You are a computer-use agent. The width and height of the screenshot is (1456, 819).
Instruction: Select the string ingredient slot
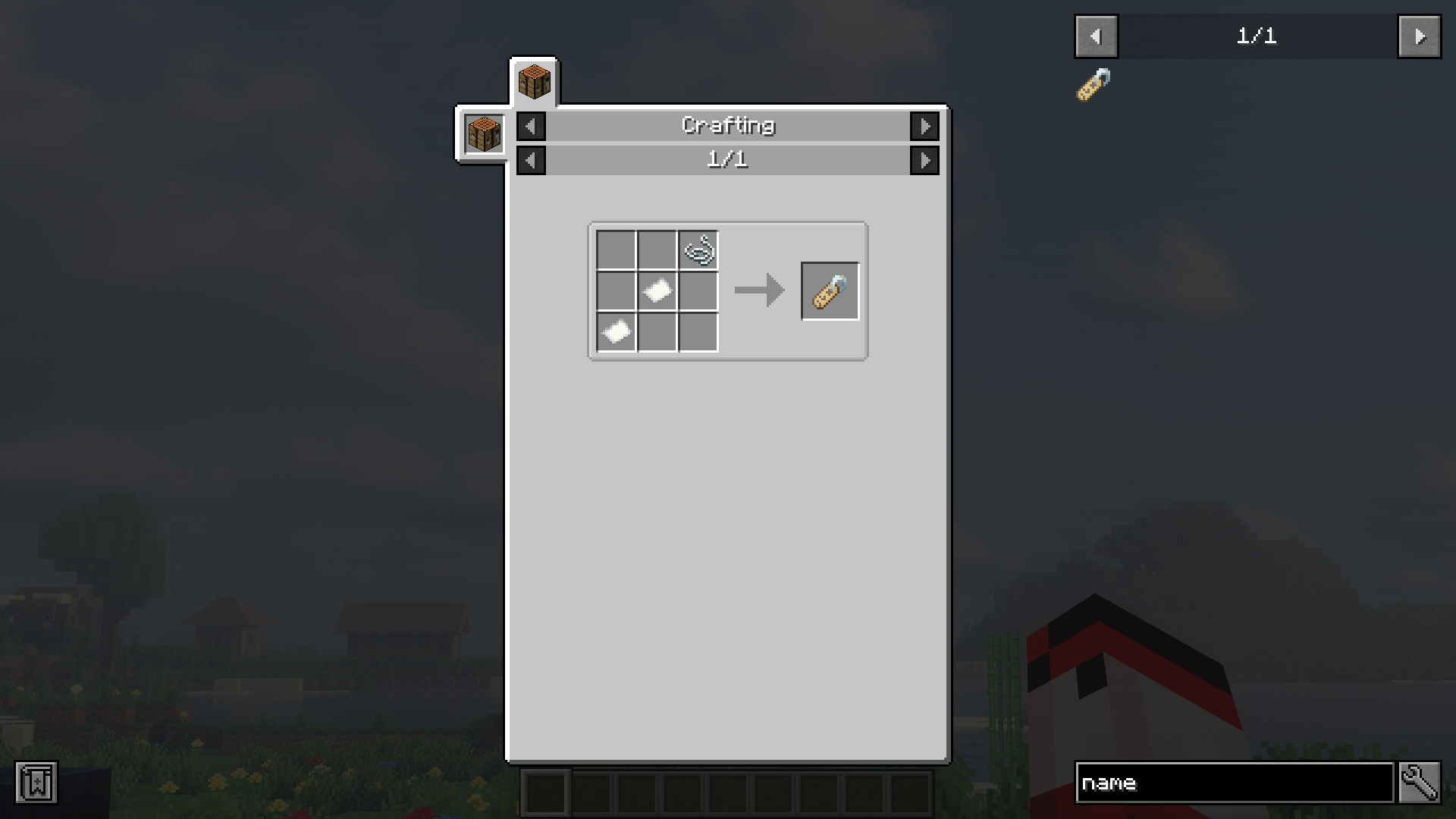point(698,250)
